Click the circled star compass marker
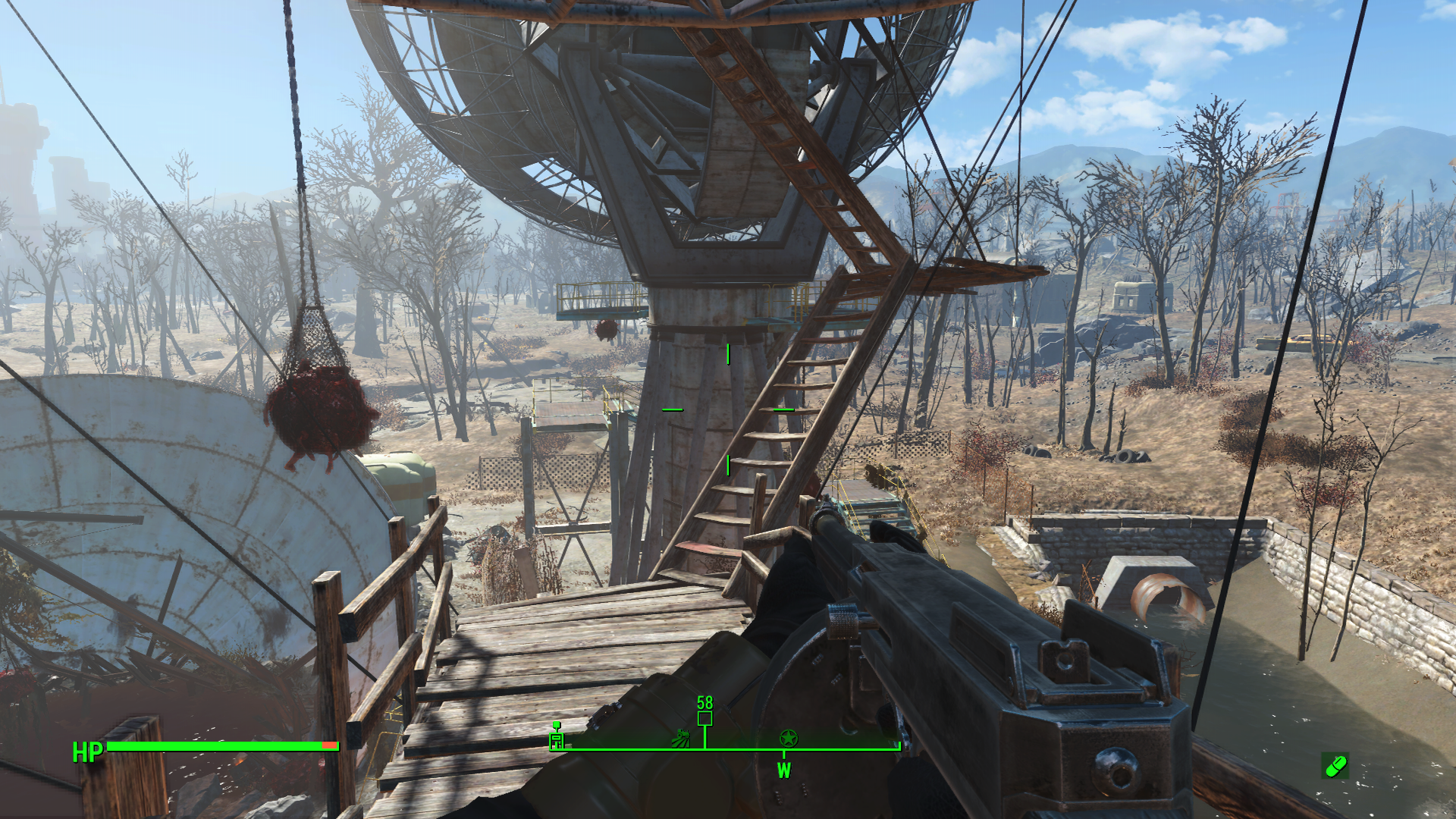This screenshot has height=819, width=1456. pyautogui.click(x=788, y=738)
